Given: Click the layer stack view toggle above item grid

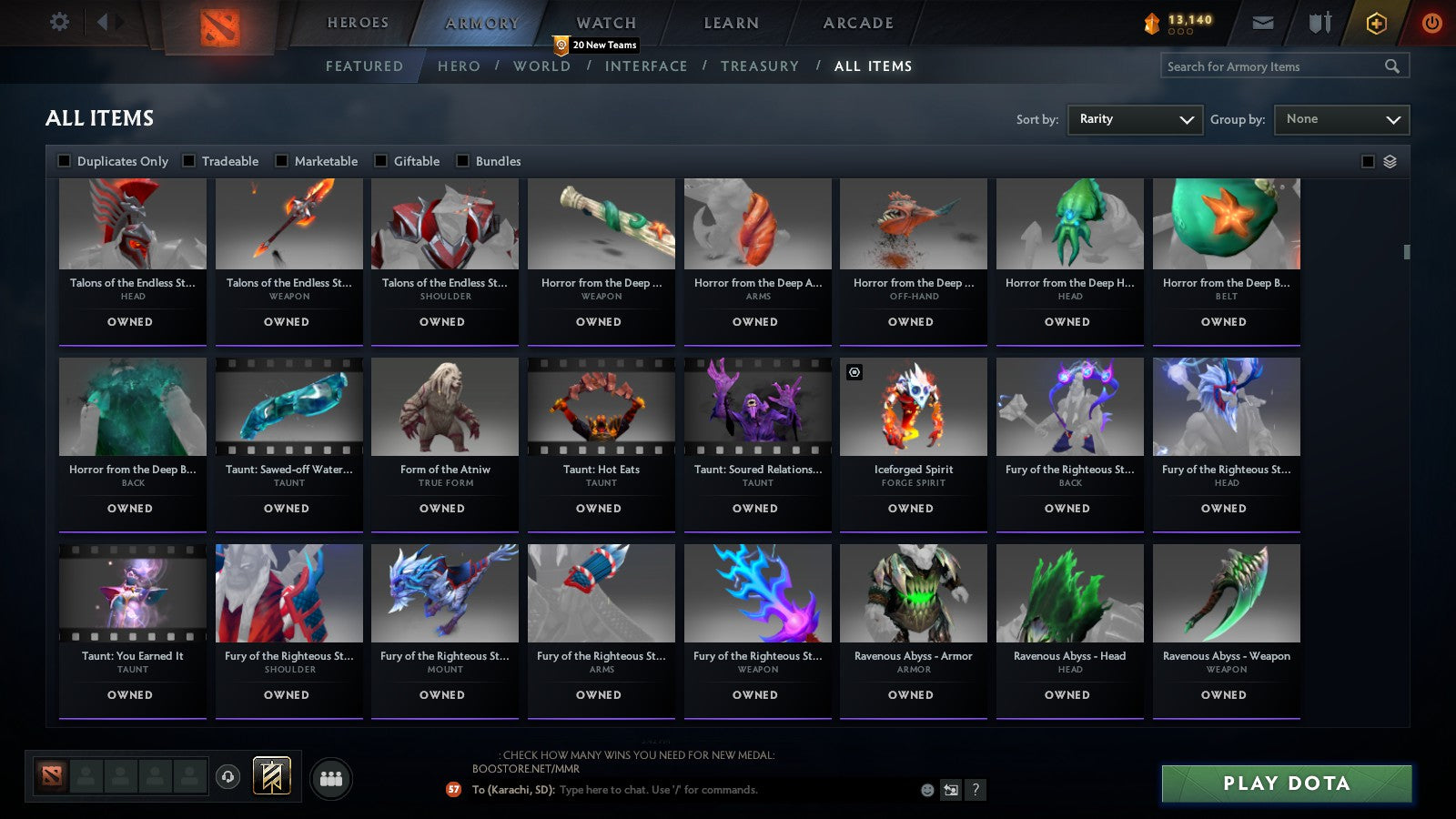Looking at the screenshot, I should point(1390,161).
